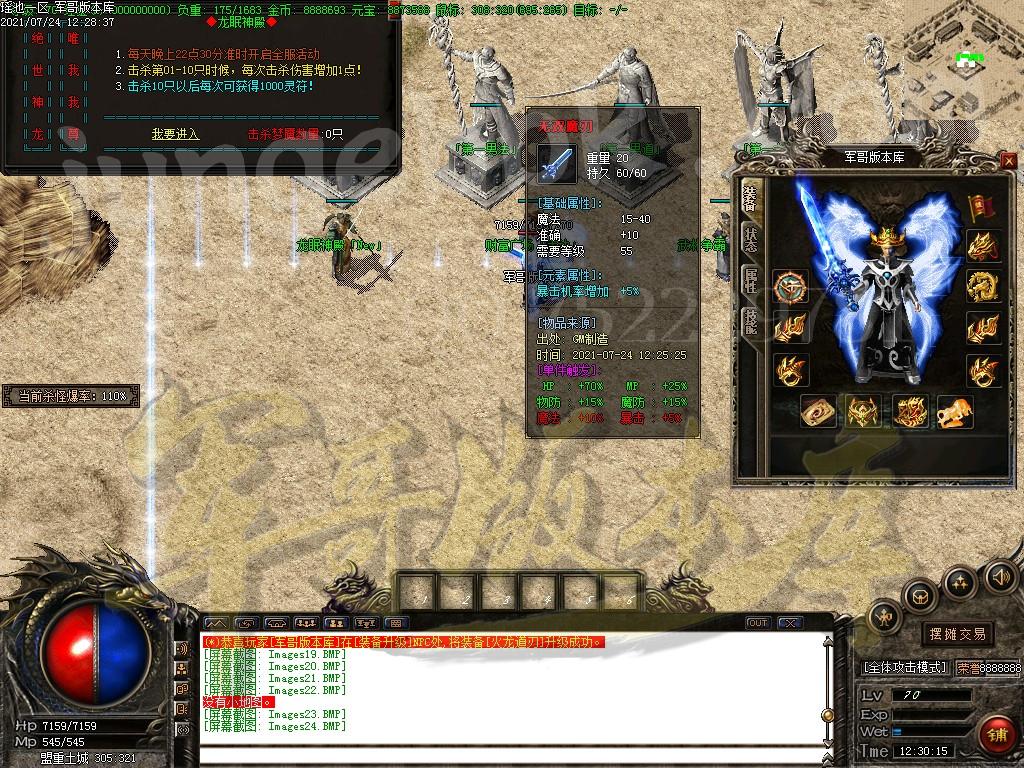The image size is (1024, 768).
Task: Select the golden scroll charm slot
Action: [819, 411]
